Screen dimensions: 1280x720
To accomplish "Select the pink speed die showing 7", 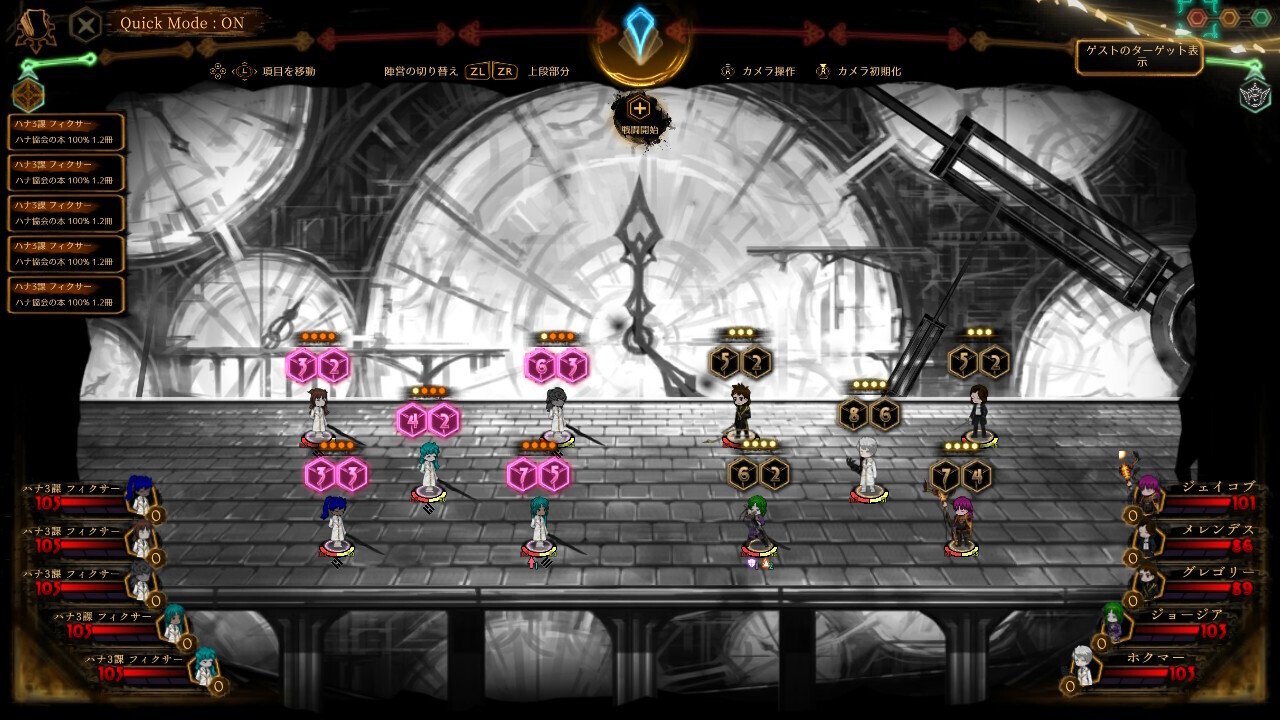I will coord(522,475).
